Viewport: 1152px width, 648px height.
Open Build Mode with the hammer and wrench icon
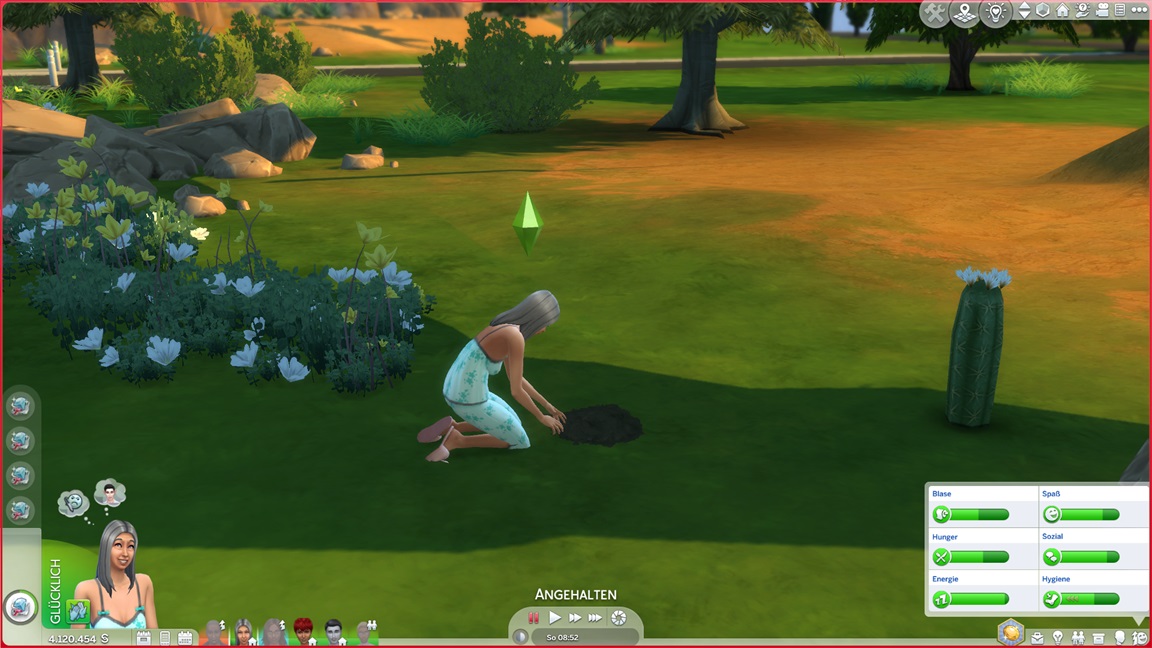point(935,13)
